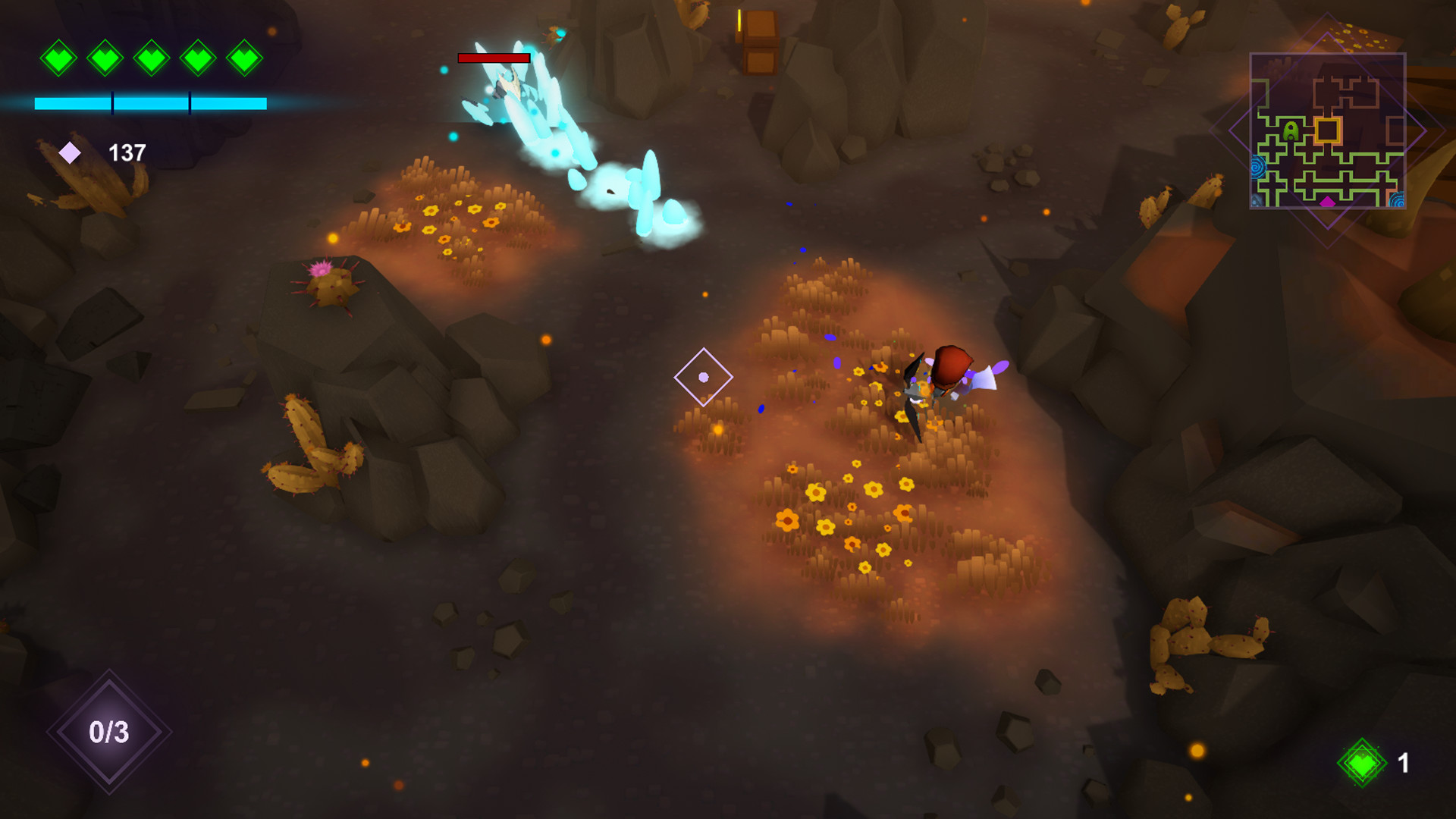Click the enemy red health bar above the crystals
Image resolution: width=1456 pixels, height=819 pixels.
[493, 58]
